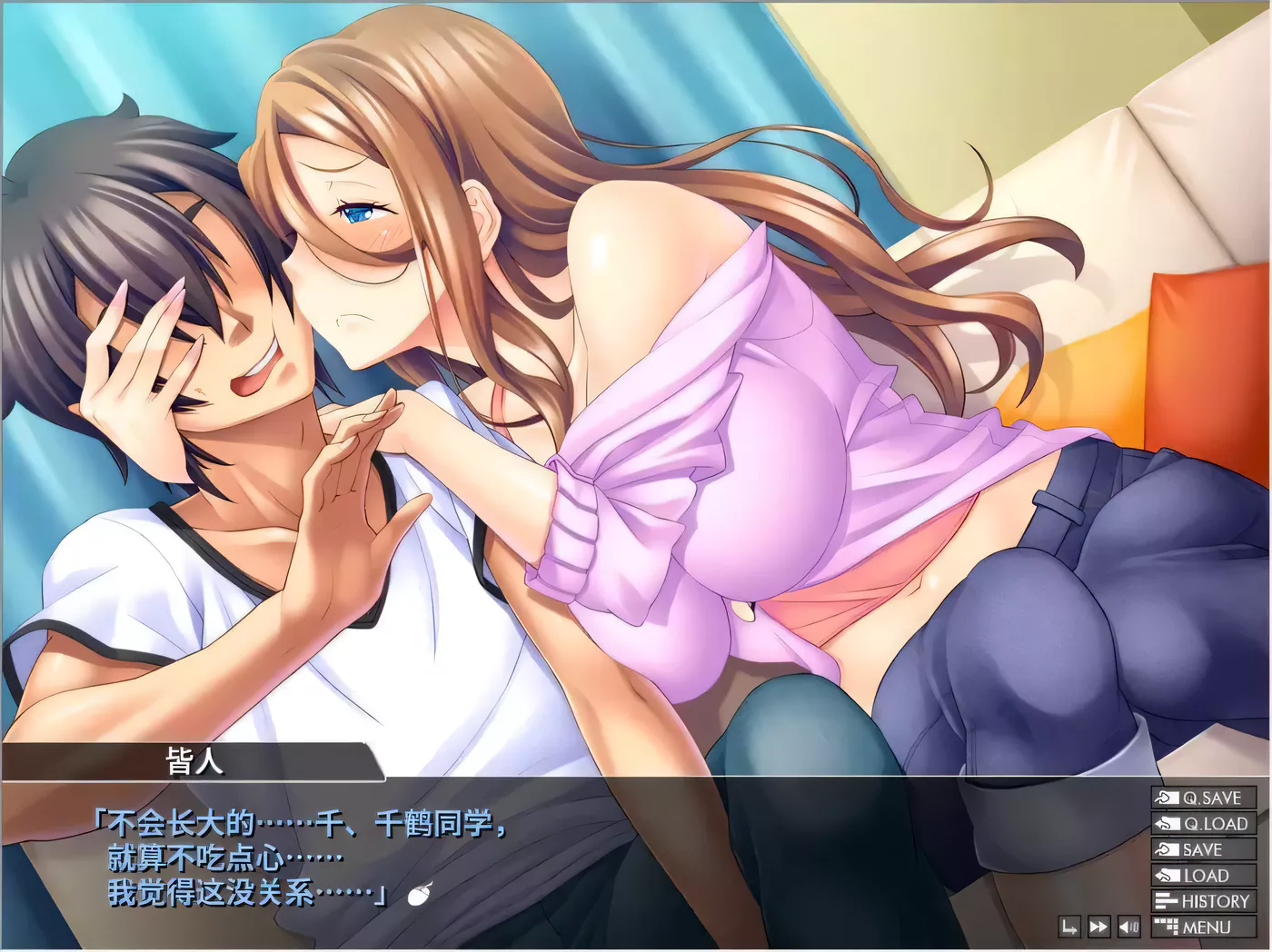Open the SAVE screen
Image resolution: width=1272 pixels, height=952 pixels.
pyautogui.click(x=1204, y=849)
